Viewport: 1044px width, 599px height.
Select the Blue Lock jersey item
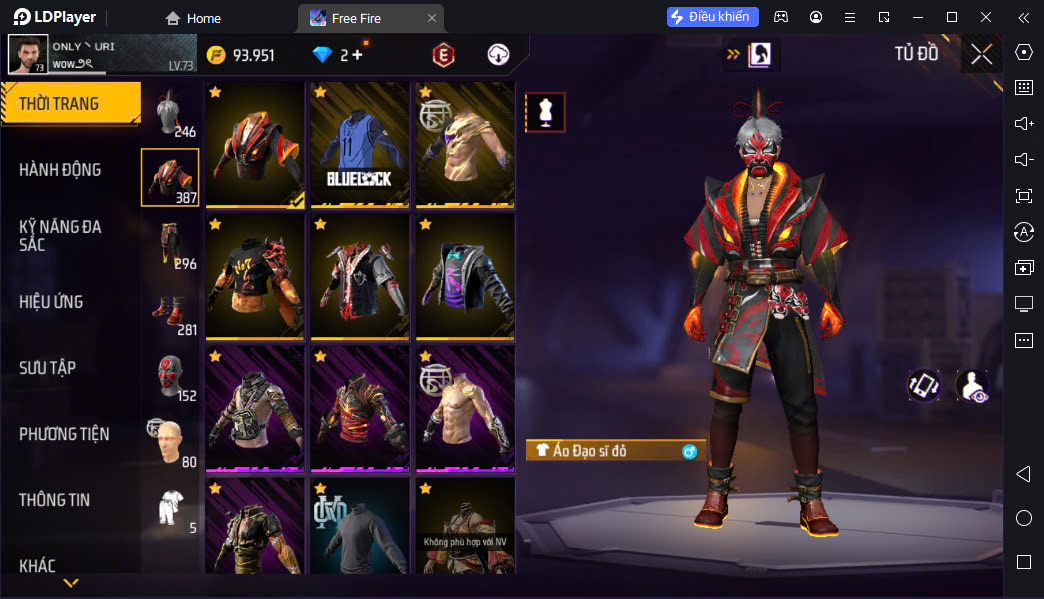point(360,144)
